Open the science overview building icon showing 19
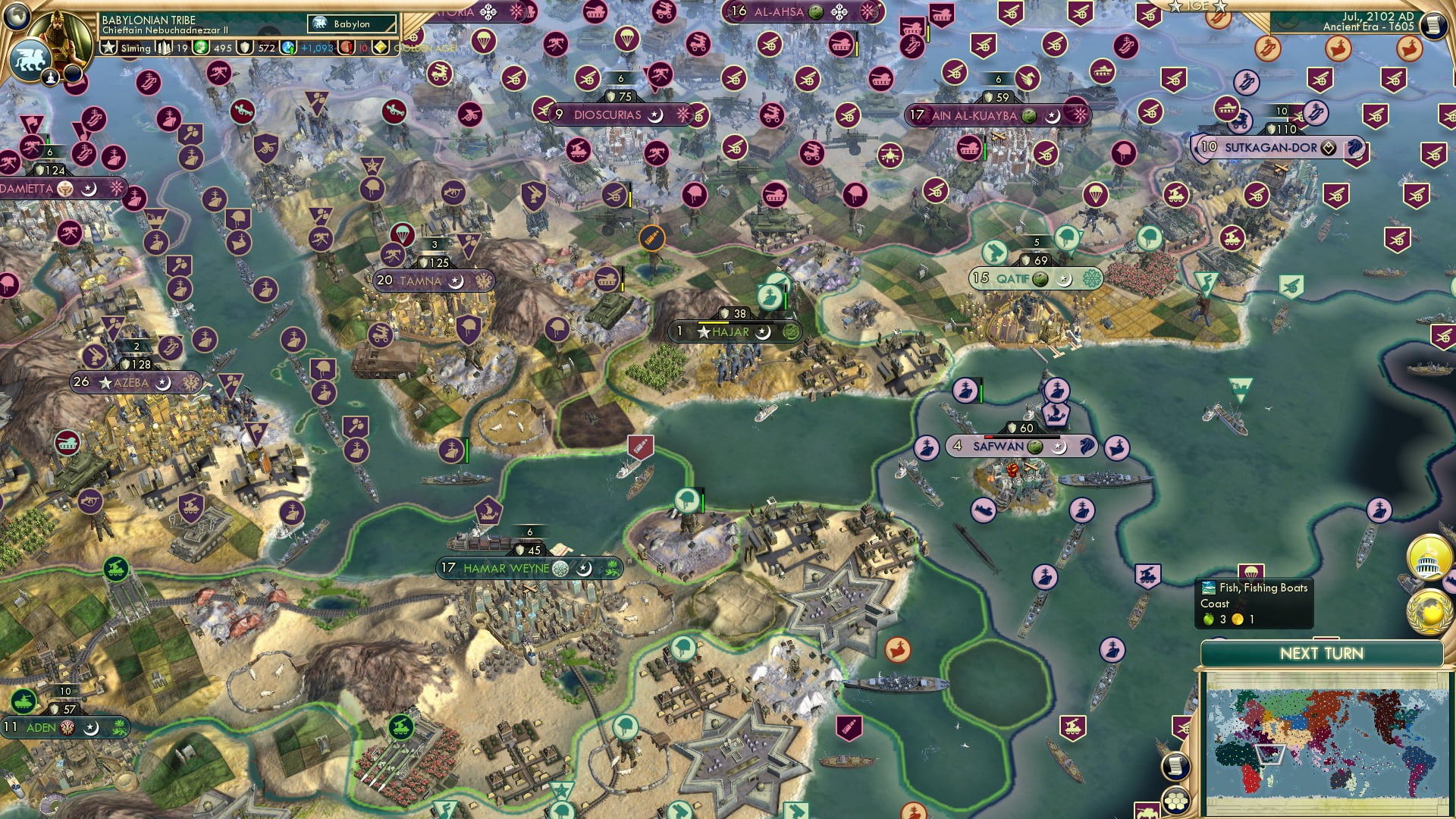Image resolution: width=1456 pixels, height=819 pixels. (x=163, y=49)
